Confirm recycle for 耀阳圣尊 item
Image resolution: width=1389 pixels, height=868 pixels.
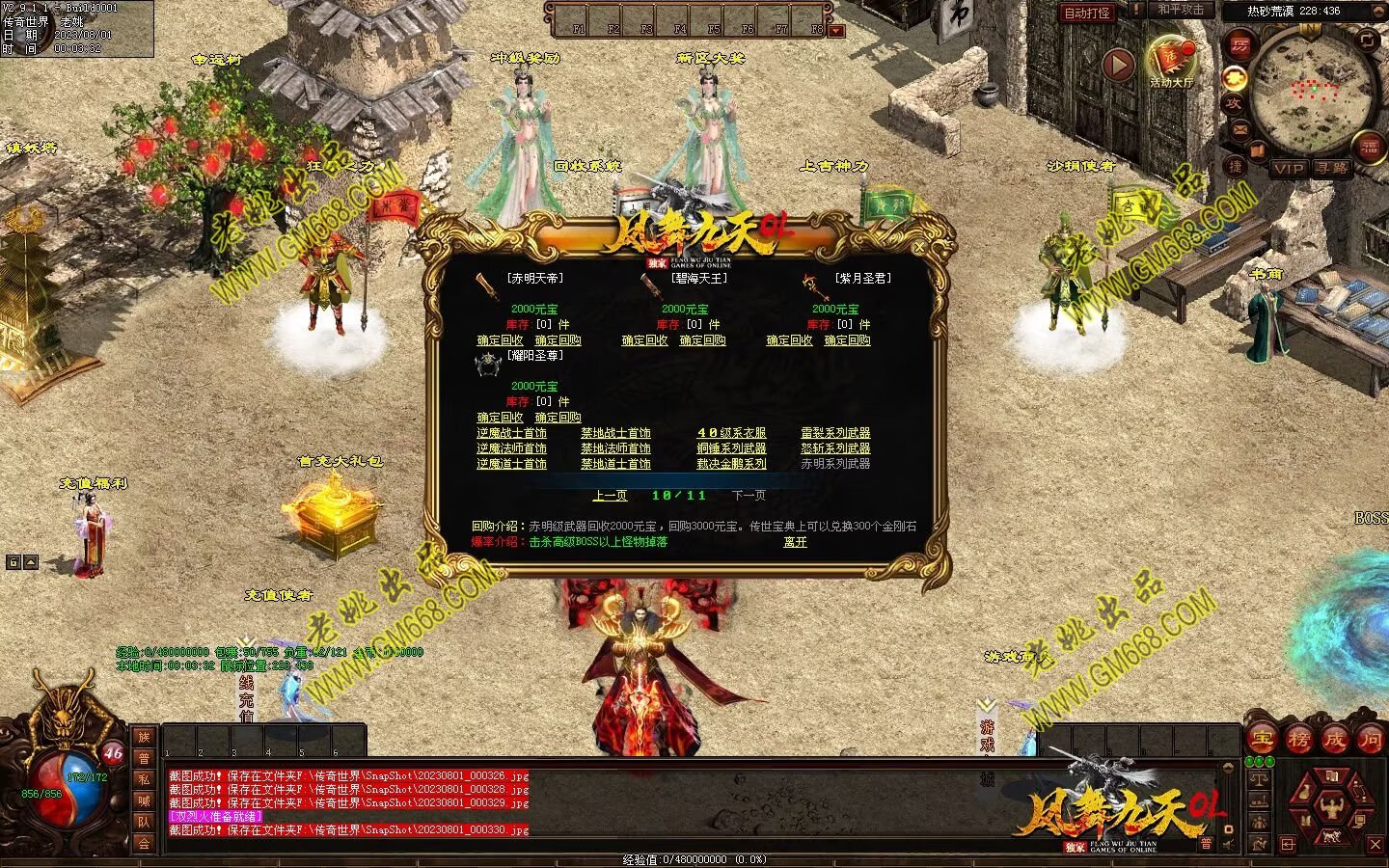[500, 418]
